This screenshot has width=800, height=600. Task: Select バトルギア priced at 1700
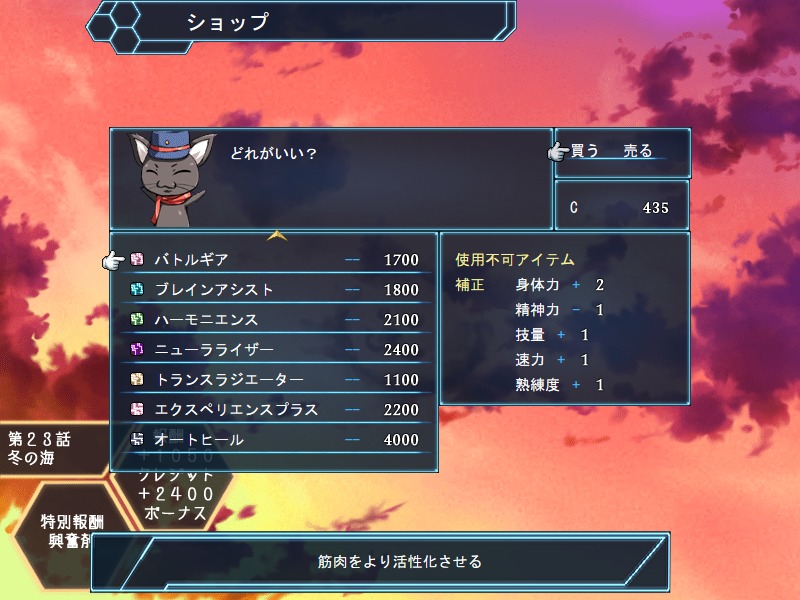[x=273, y=260]
